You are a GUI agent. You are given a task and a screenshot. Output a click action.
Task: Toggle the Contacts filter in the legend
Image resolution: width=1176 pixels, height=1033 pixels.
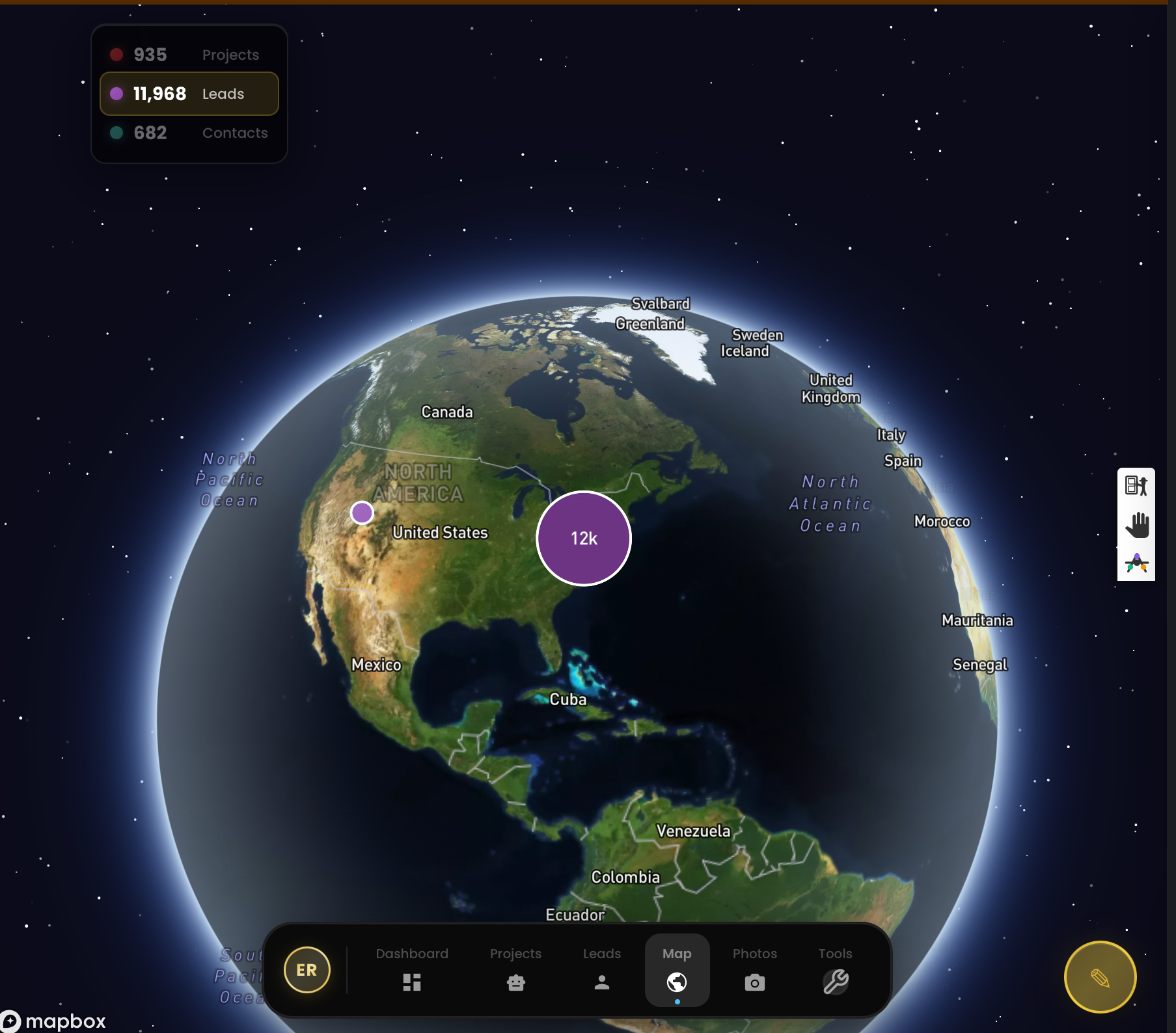pyautogui.click(x=189, y=133)
